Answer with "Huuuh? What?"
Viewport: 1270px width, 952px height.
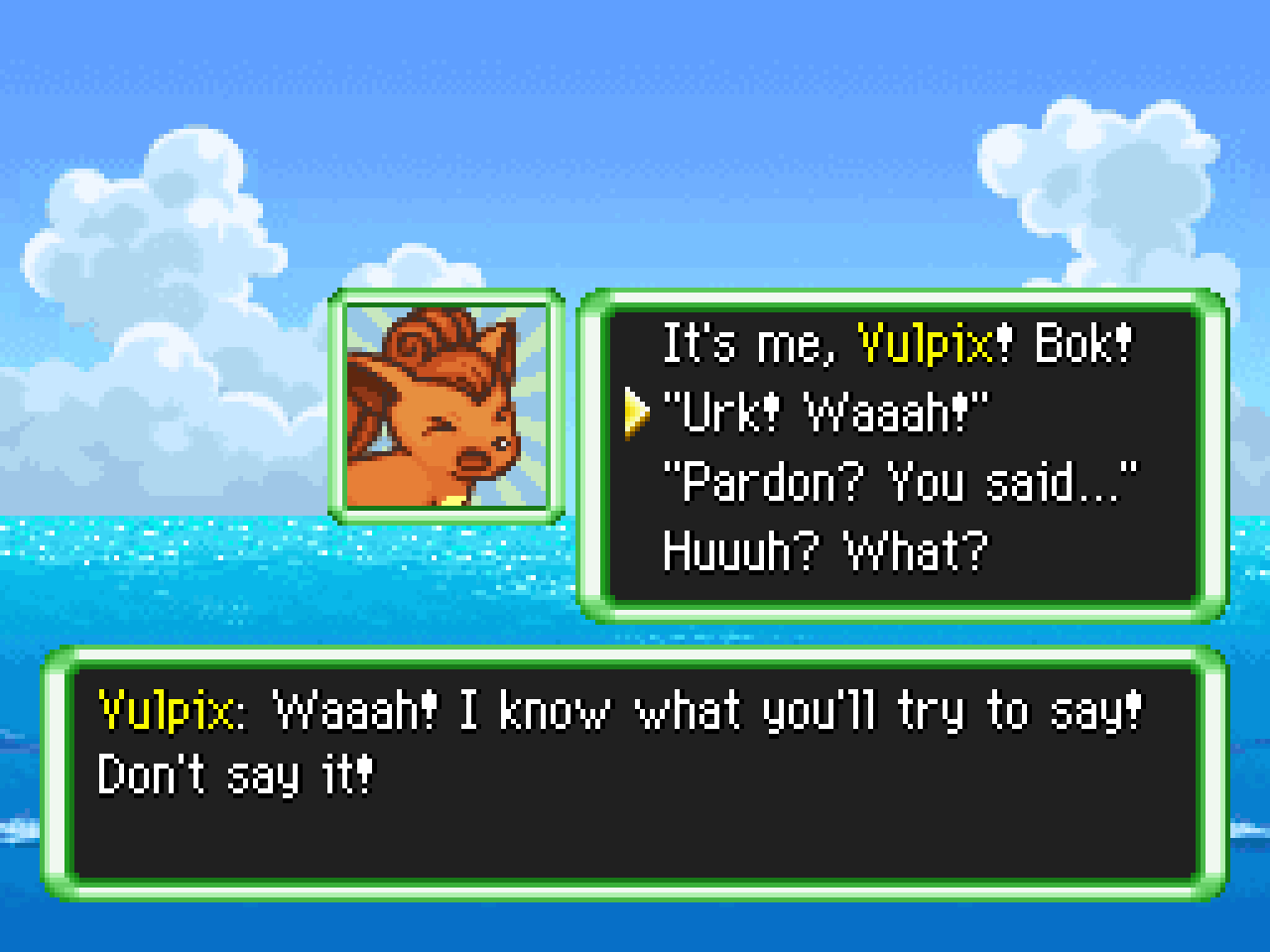pos(825,551)
